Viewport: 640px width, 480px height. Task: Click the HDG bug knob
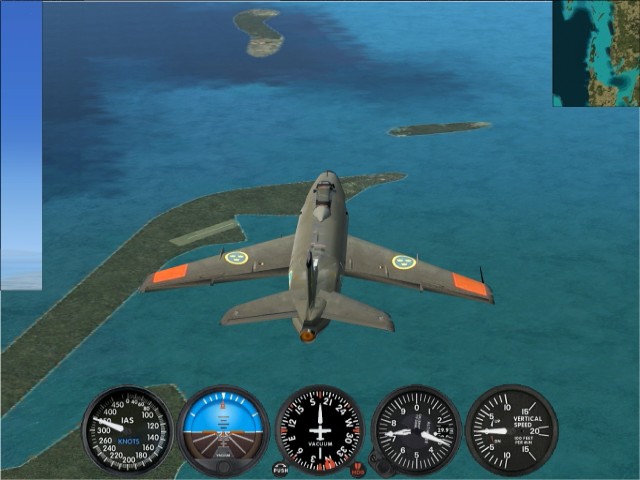(x=358, y=468)
